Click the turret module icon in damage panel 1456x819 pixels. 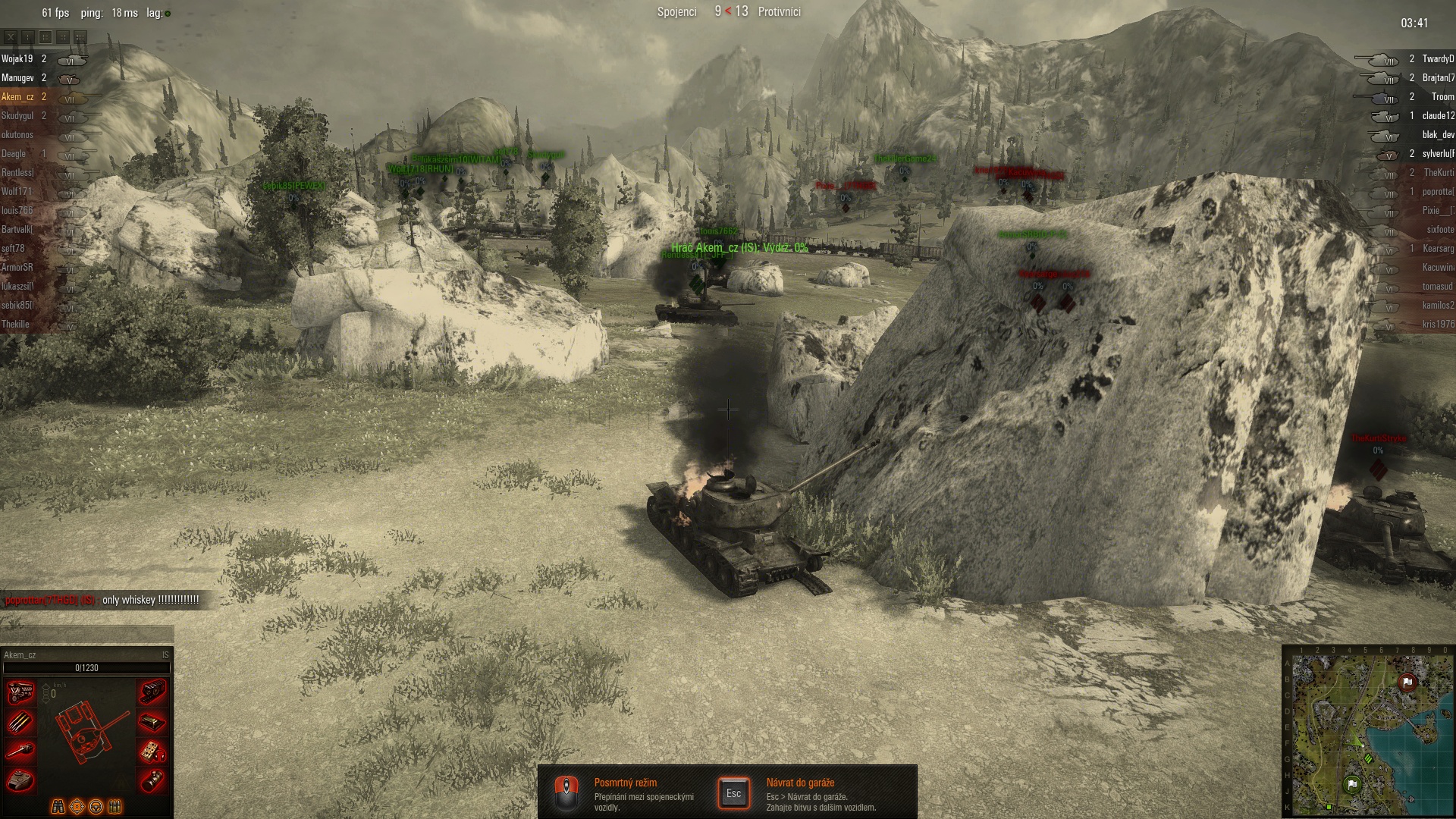pos(20,780)
